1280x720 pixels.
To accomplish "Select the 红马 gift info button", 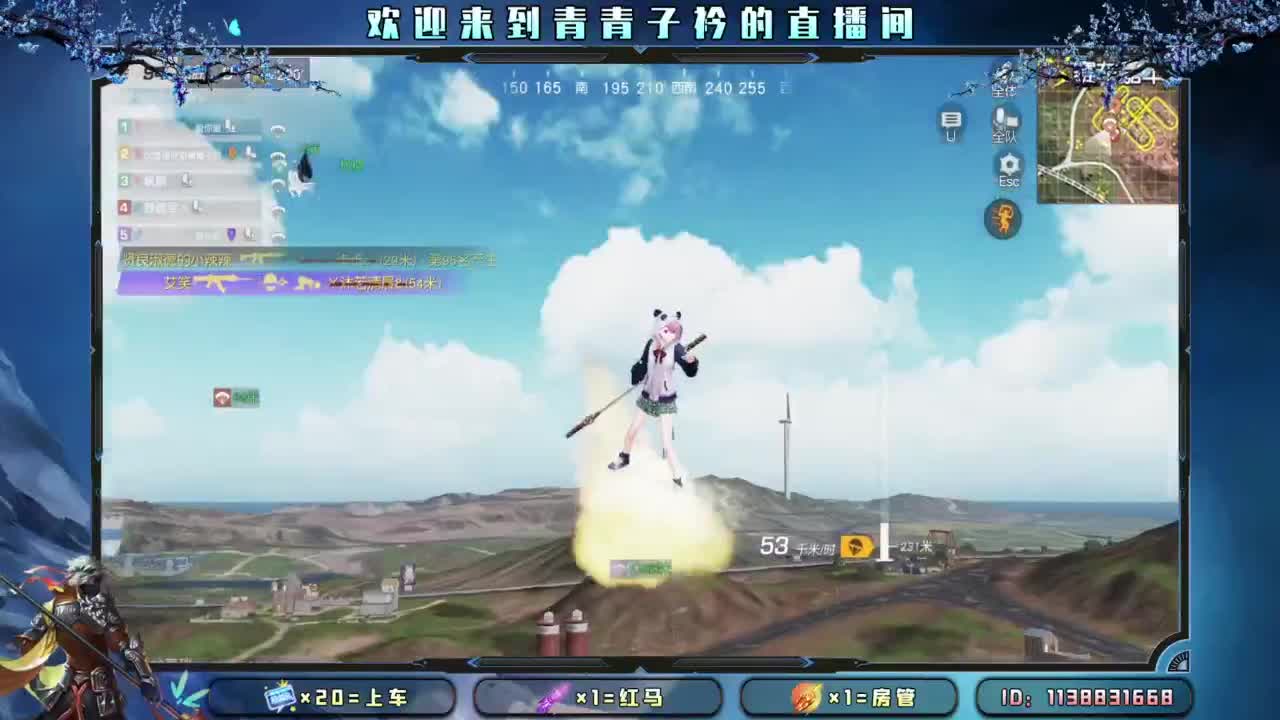I will point(600,699).
